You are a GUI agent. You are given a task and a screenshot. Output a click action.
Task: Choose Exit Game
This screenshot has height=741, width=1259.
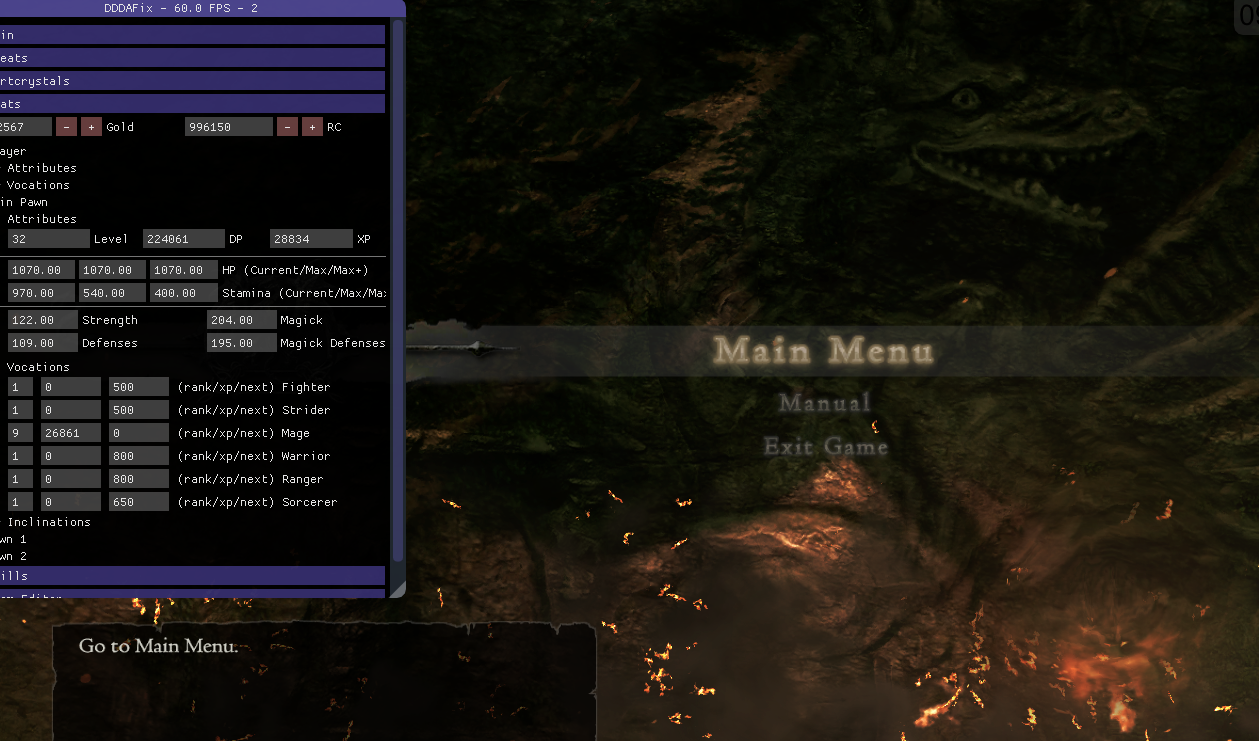pos(826,447)
